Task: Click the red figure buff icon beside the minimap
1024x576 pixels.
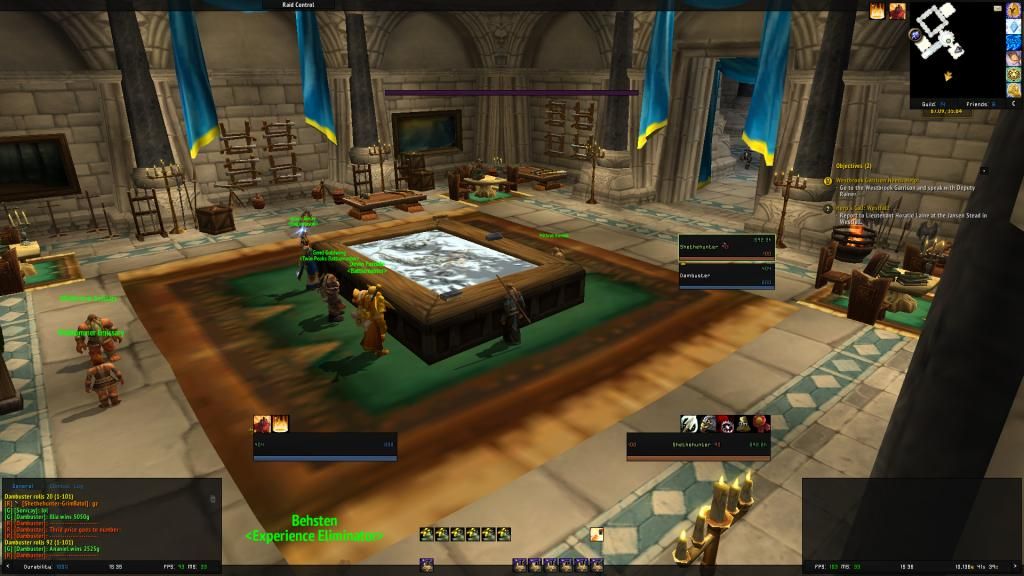Action: (x=895, y=12)
